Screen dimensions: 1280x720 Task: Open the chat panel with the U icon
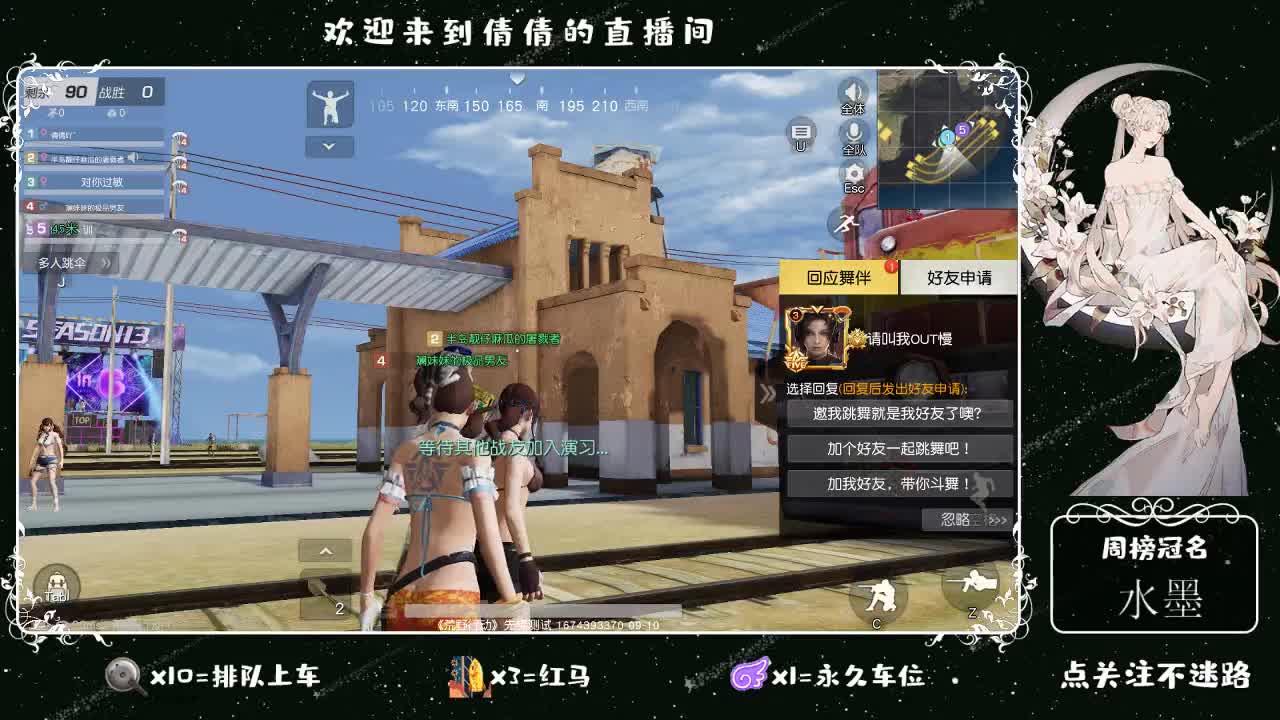pos(799,132)
